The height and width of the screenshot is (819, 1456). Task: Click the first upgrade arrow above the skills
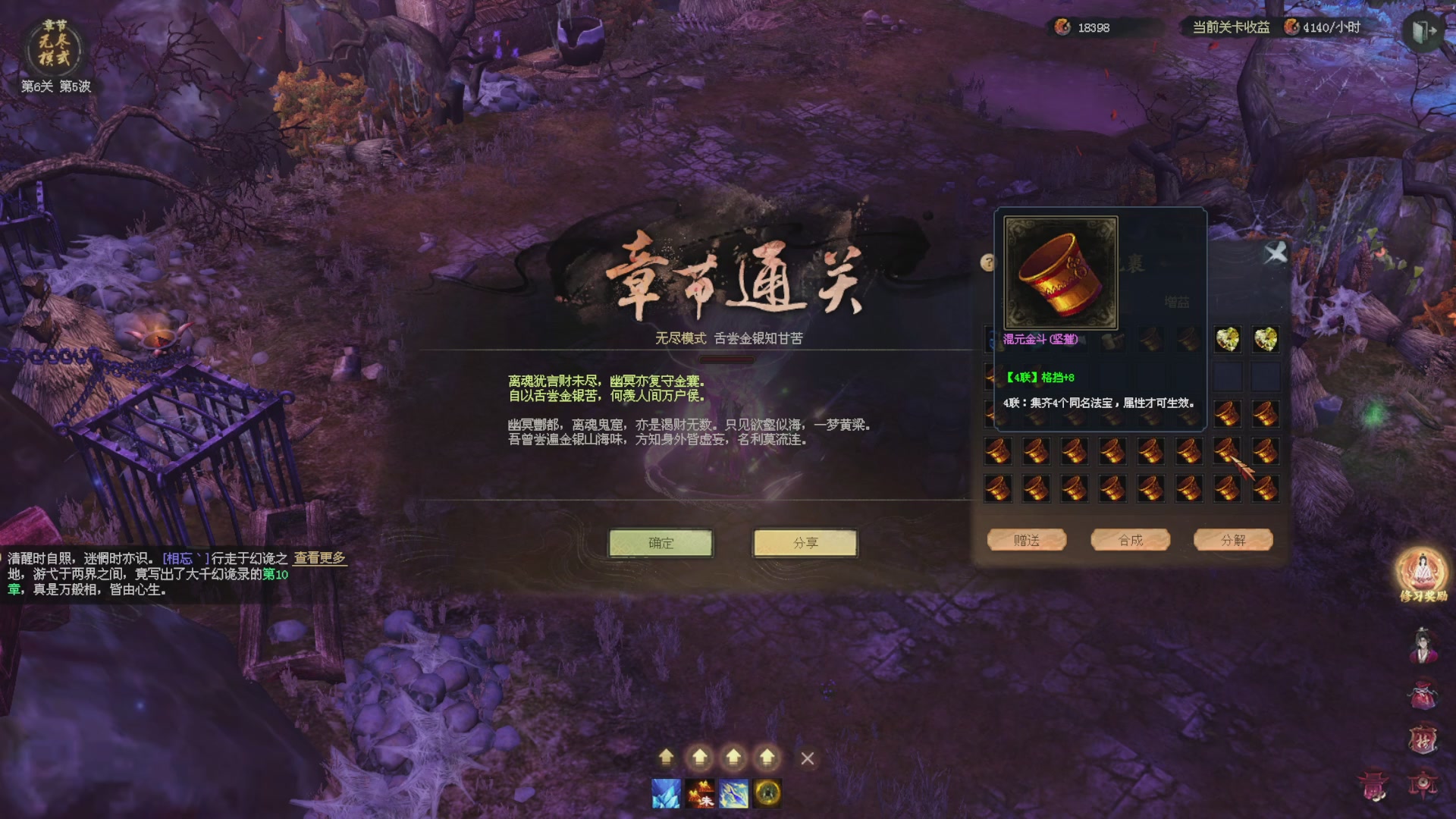click(x=666, y=756)
